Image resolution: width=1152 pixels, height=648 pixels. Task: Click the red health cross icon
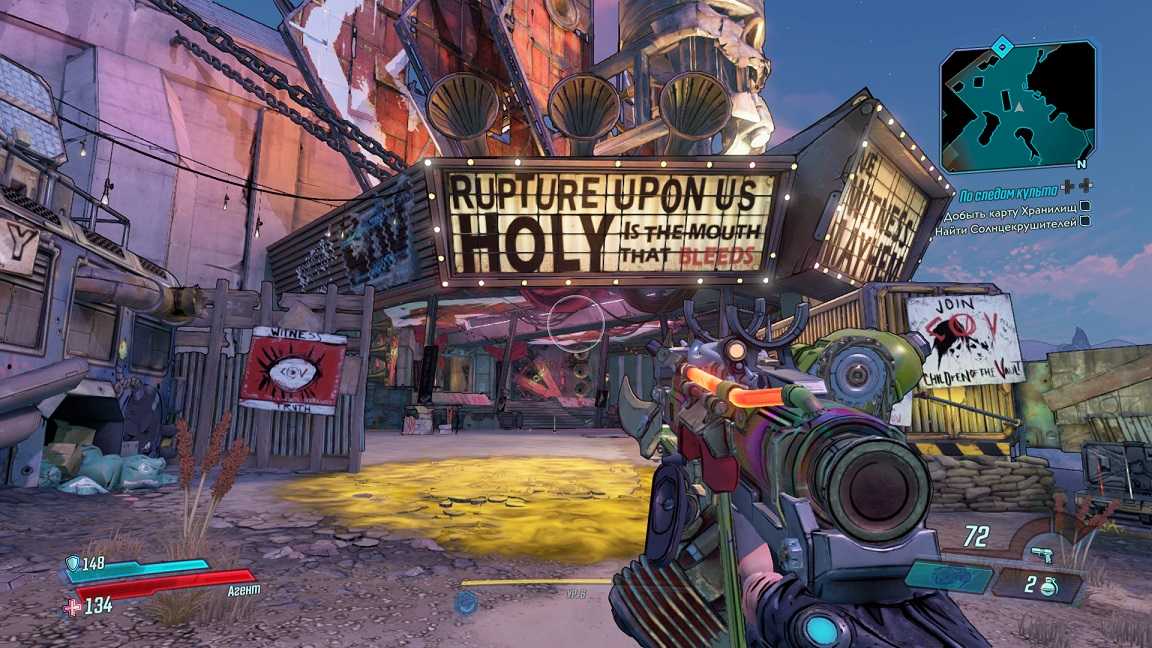click(72, 606)
